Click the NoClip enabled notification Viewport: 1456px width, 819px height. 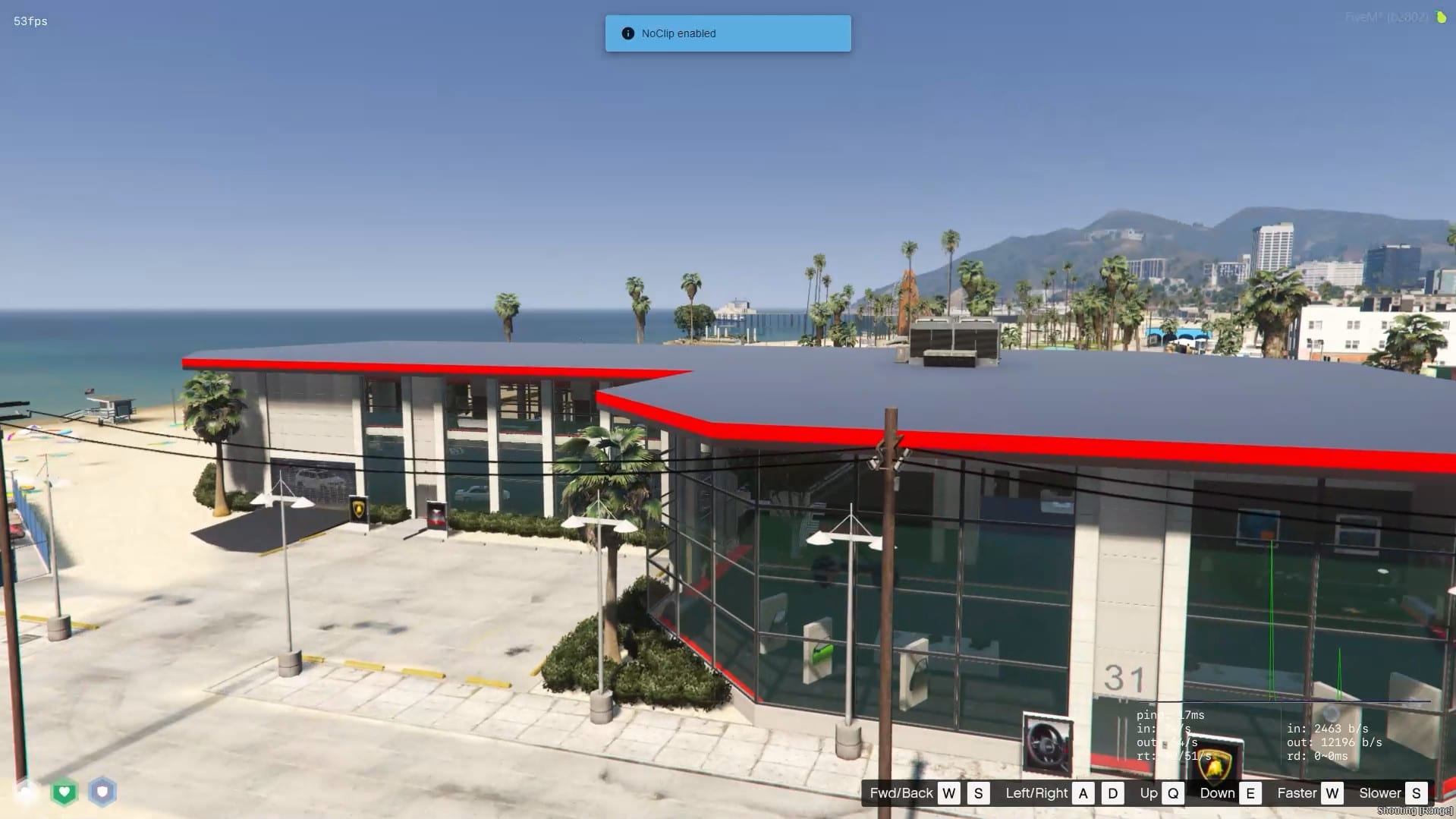click(x=728, y=33)
